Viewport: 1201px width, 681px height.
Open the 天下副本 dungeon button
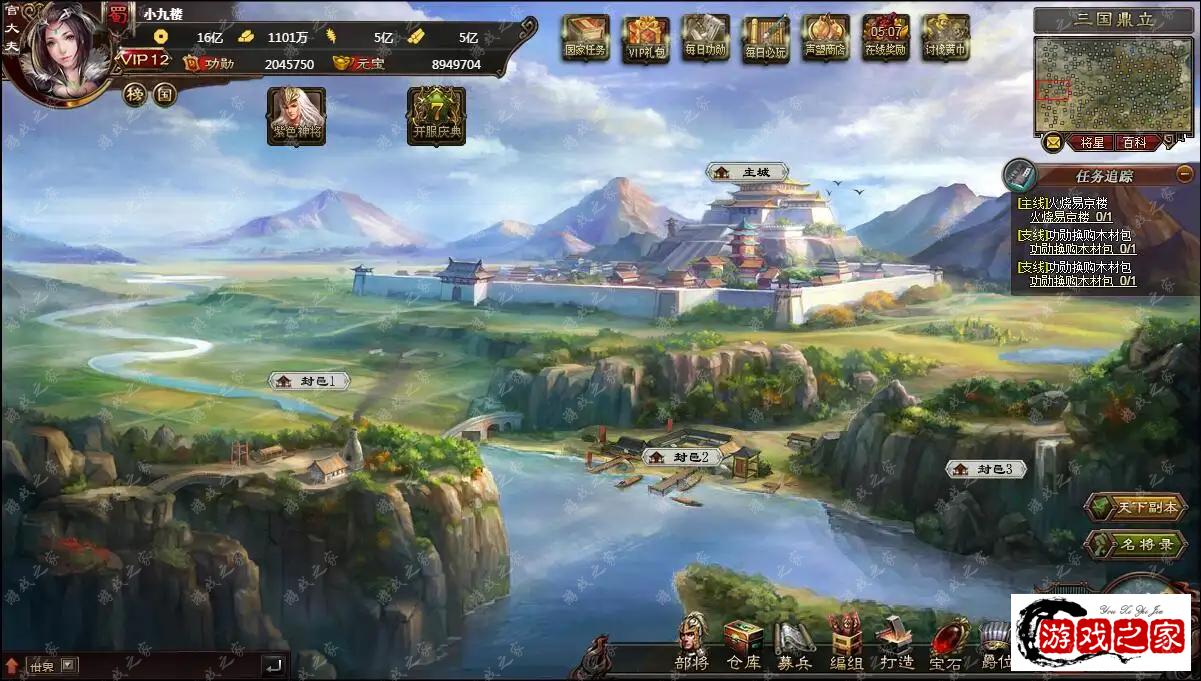click(1135, 507)
